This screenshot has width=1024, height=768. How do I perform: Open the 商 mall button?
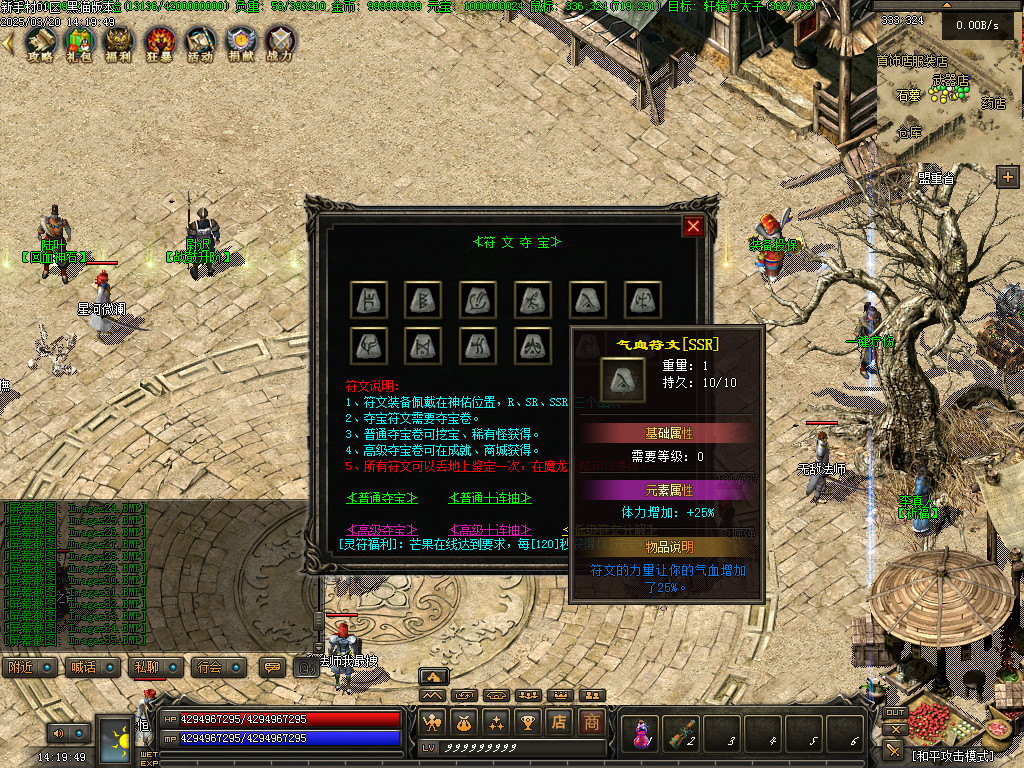pyautogui.click(x=592, y=721)
